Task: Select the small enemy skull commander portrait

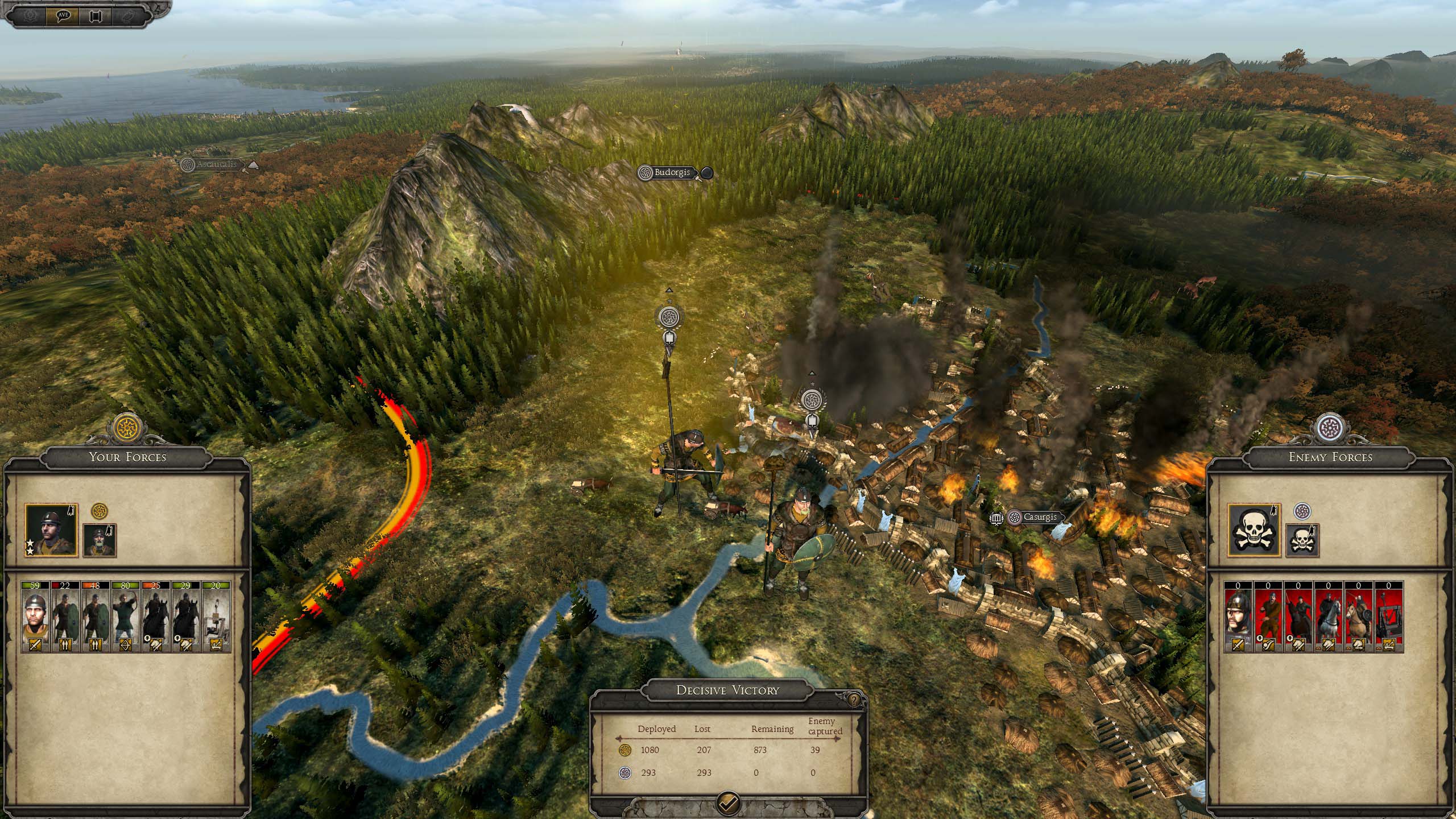Action: [1302, 540]
